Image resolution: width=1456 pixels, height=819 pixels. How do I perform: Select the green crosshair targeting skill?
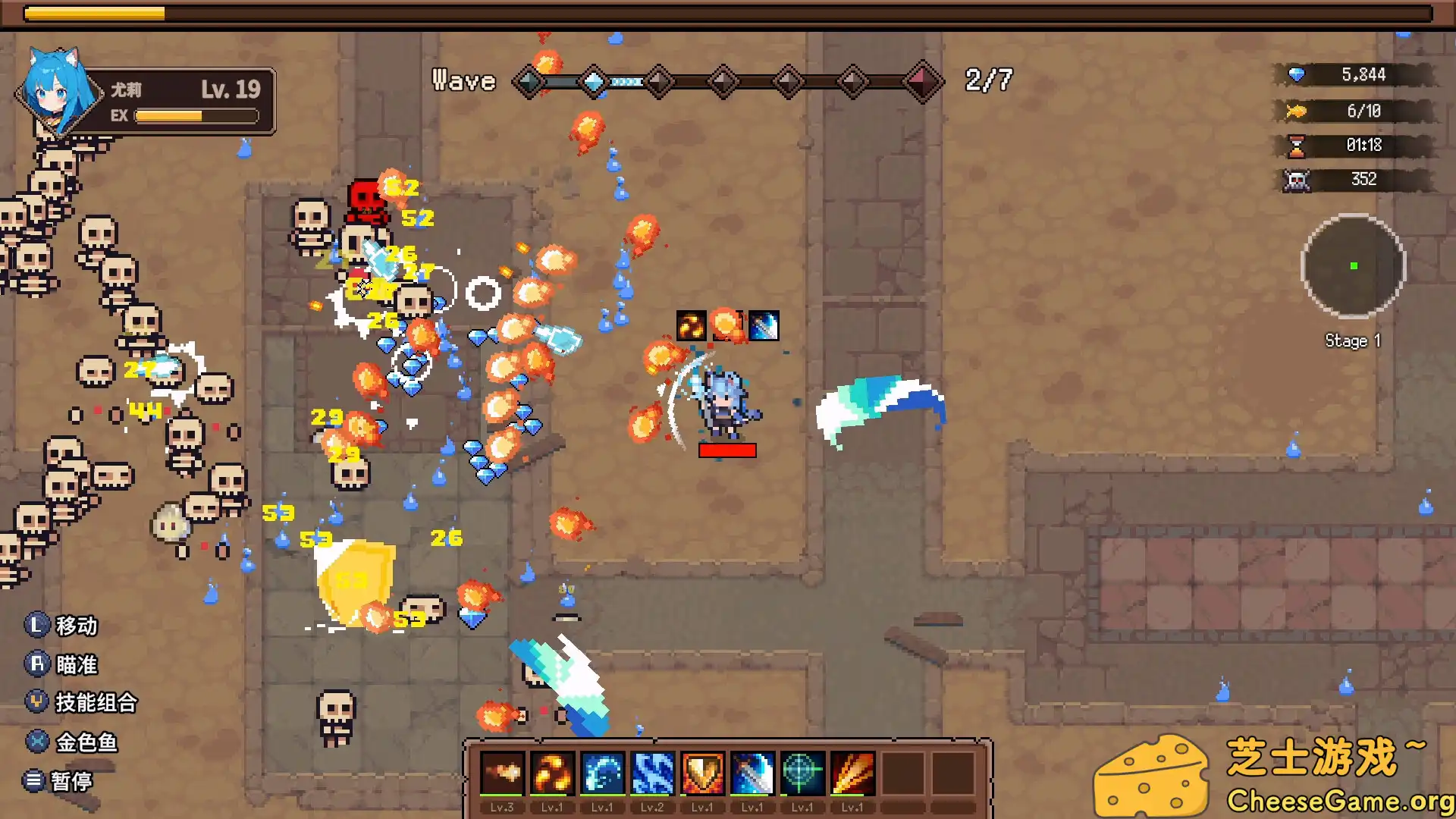click(x=802, y=773)
